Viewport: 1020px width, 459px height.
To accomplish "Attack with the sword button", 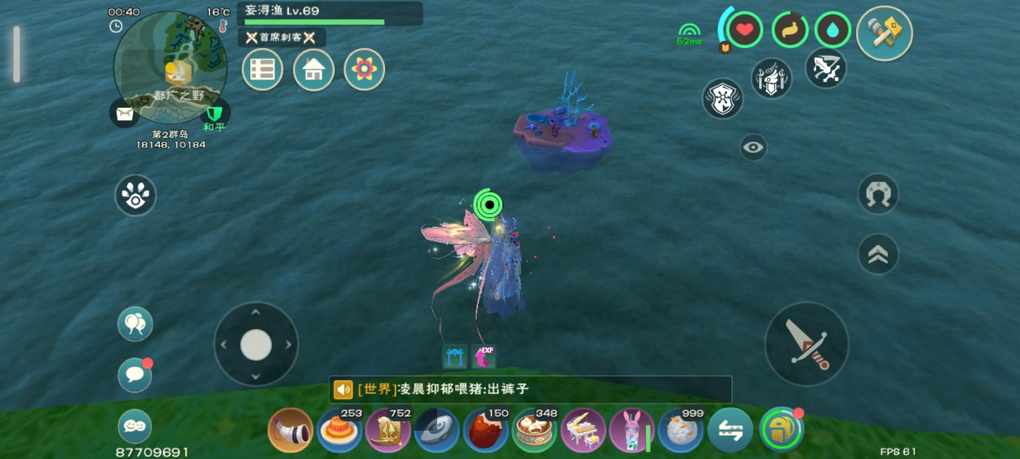I will point(806,343).
